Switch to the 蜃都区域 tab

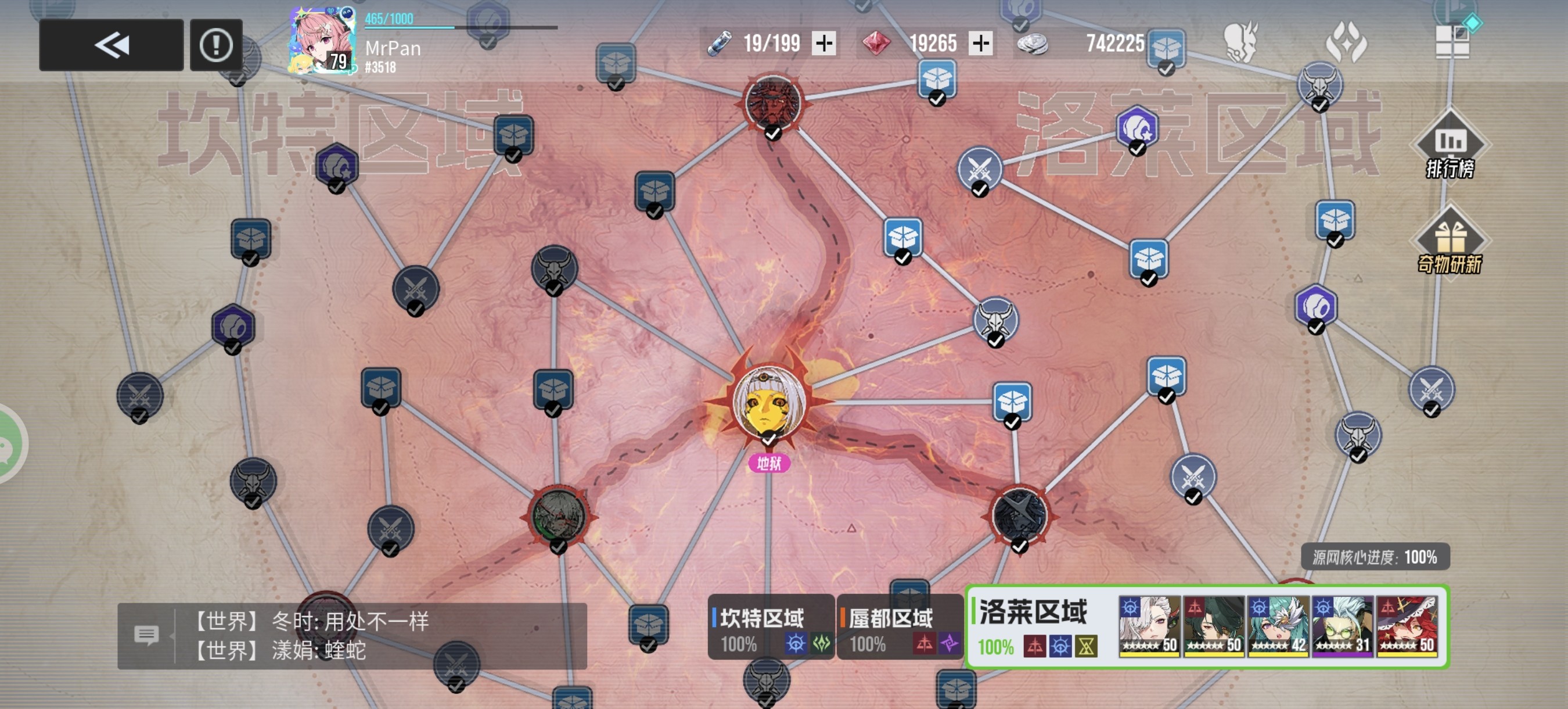tap(899, 627)
